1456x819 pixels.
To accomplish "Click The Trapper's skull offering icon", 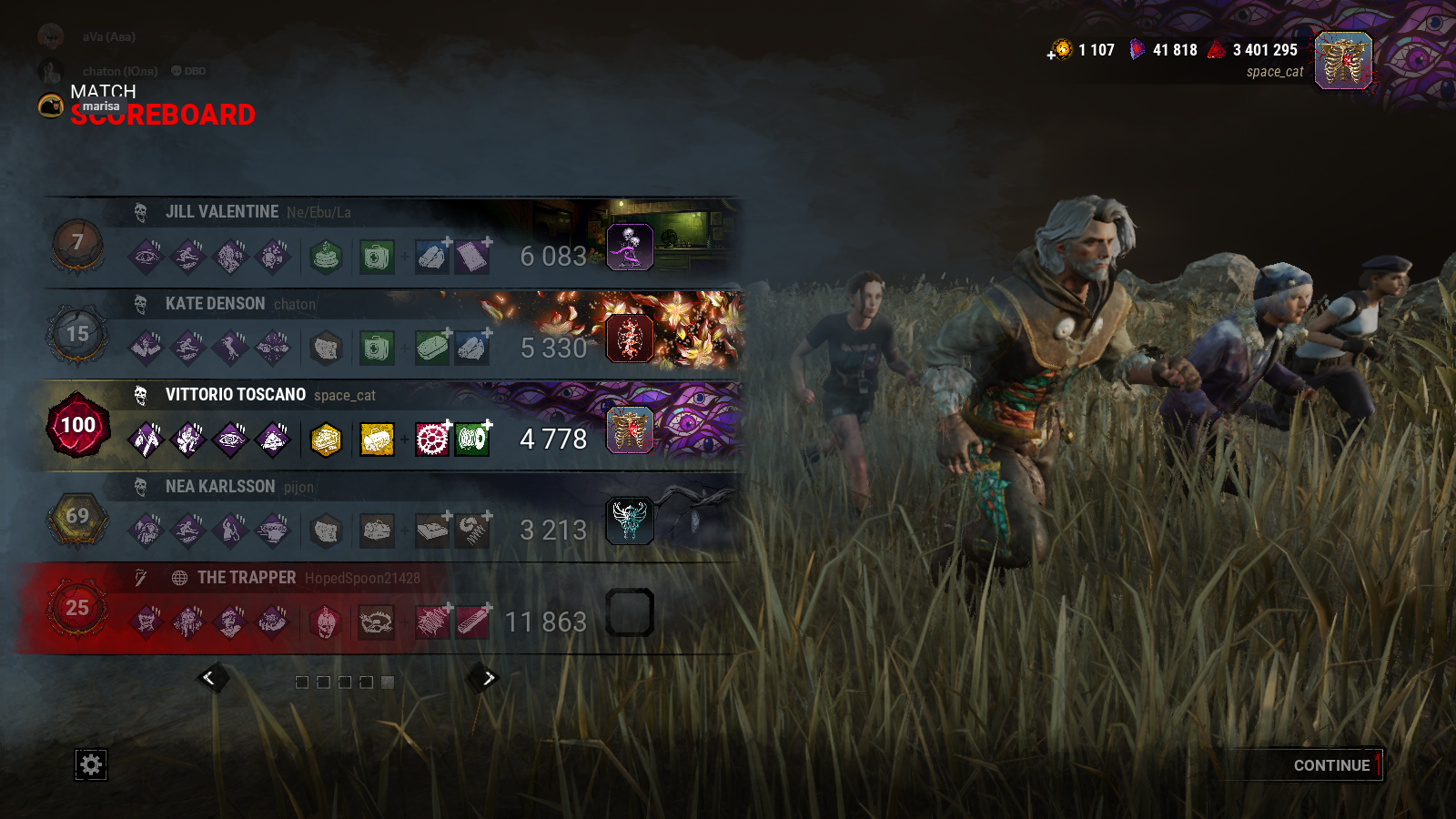I will (327, 622).
